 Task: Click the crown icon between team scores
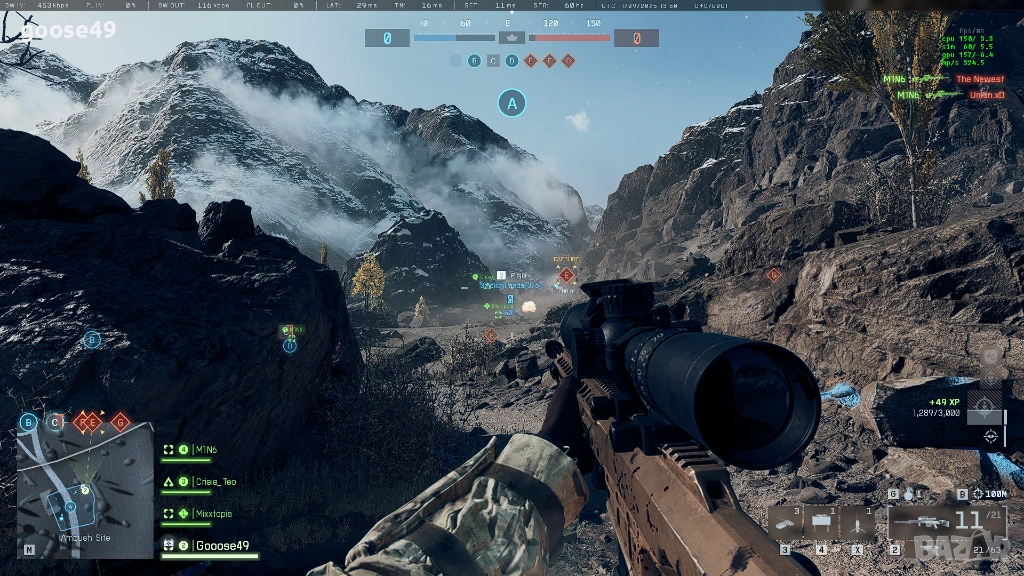click(512, 38)
